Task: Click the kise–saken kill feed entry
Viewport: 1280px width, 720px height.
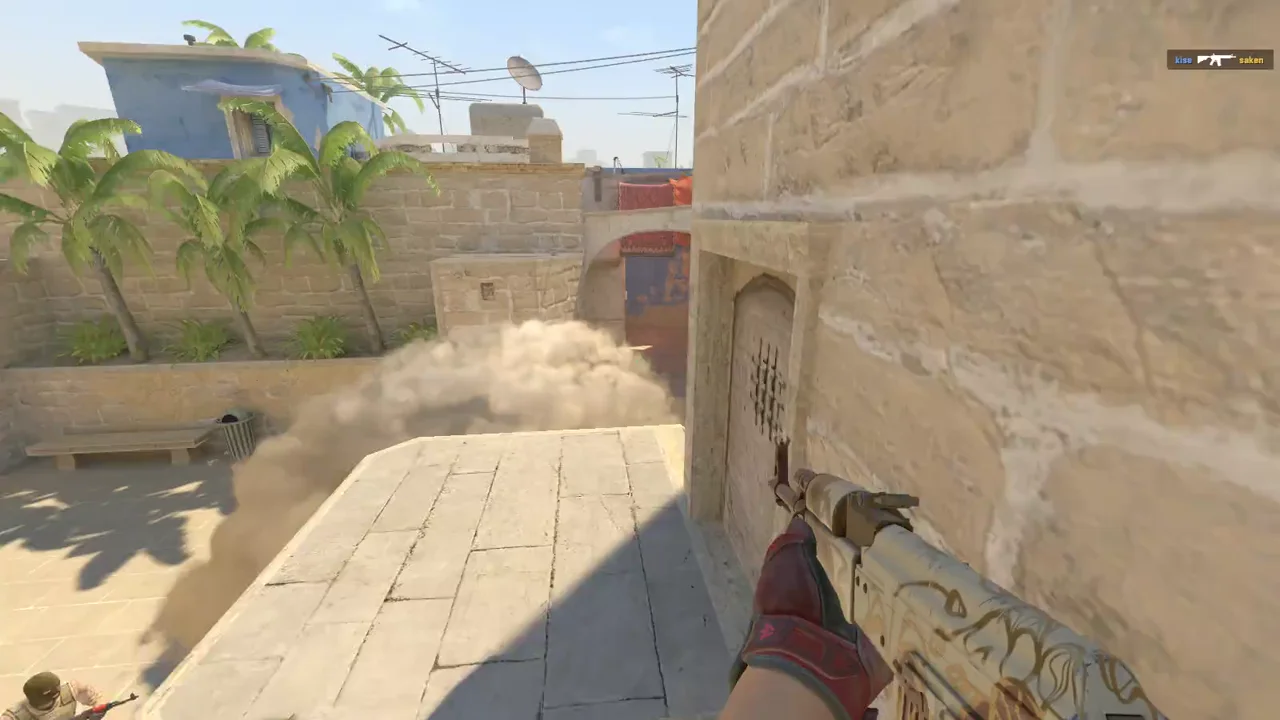Action: pos(1219,60)
